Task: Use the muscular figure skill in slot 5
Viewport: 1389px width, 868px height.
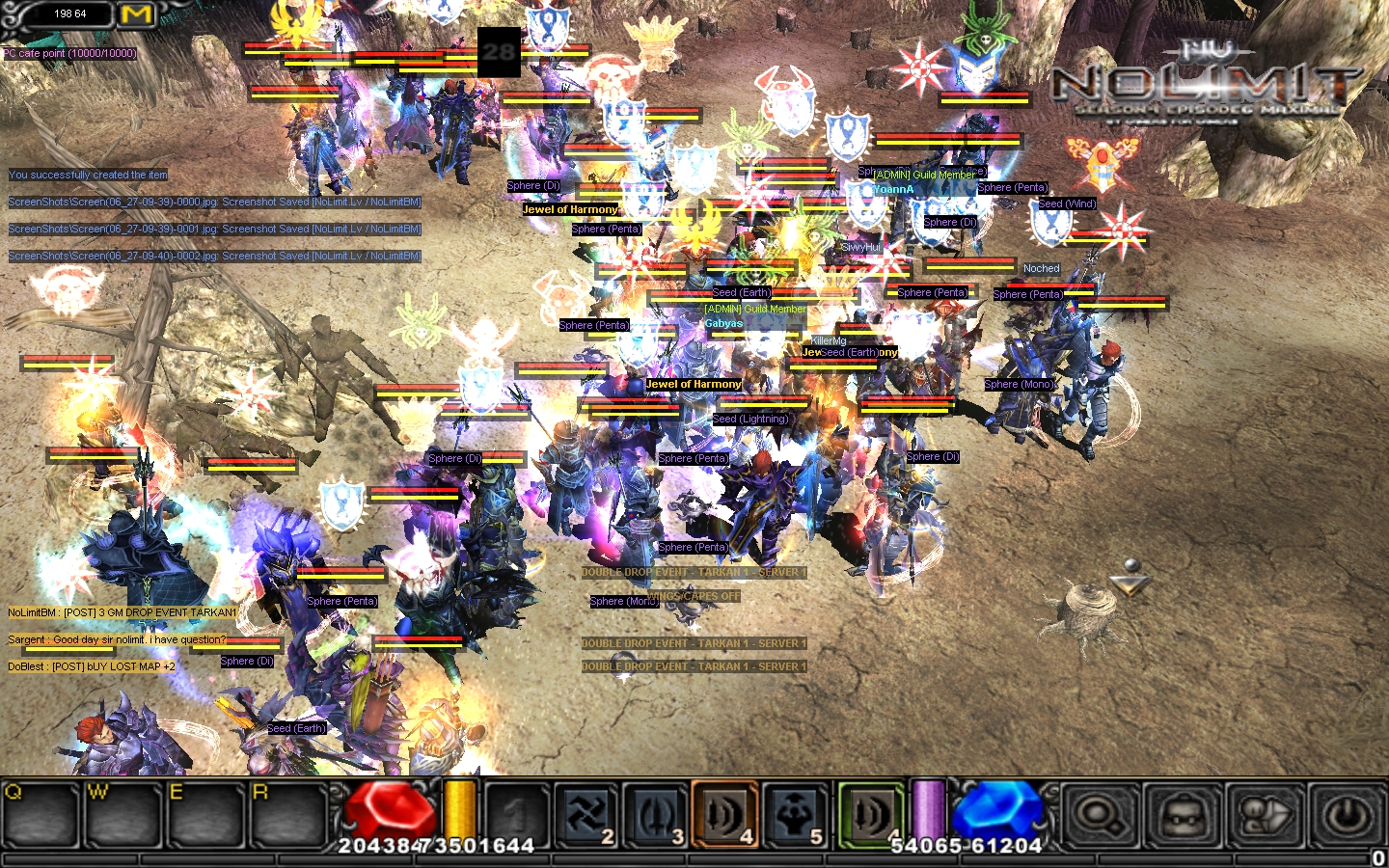Action: pyautogui.click(x=795, y=816)
